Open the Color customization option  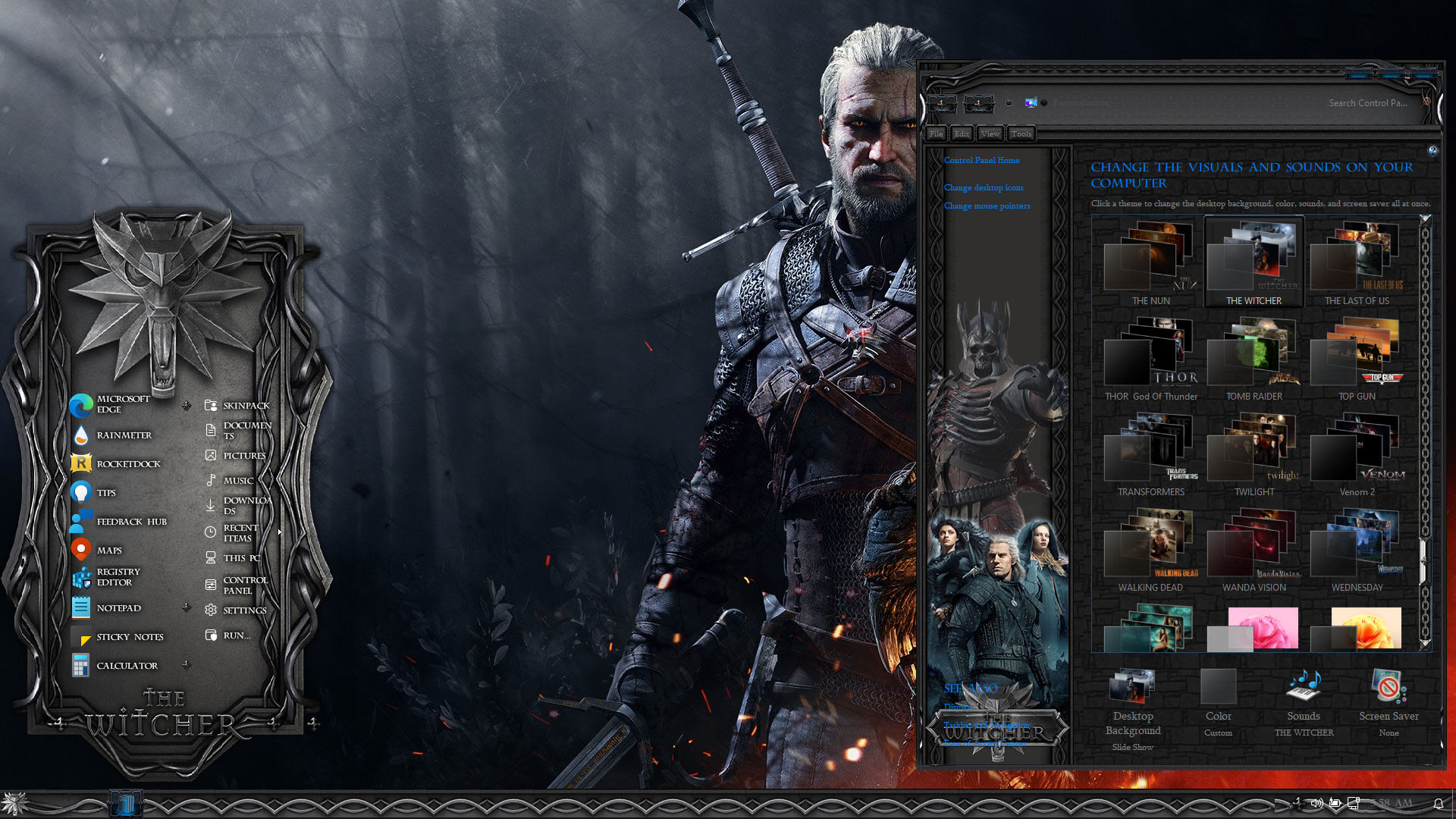point(1218,701)
